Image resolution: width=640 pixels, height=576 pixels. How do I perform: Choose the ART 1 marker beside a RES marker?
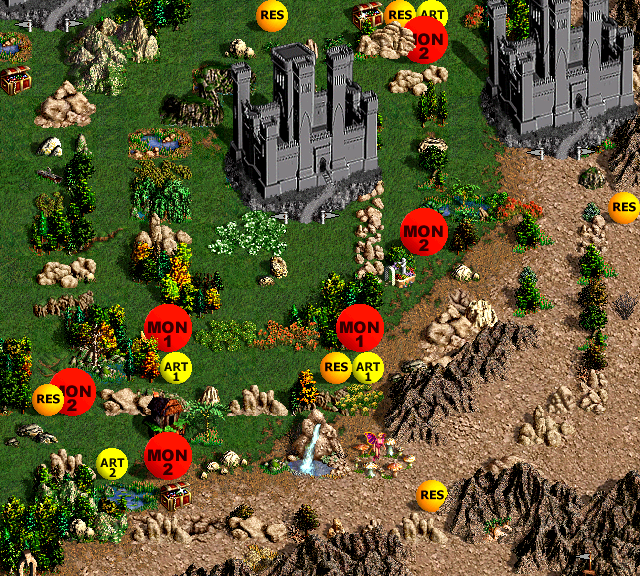click(368, 368)
